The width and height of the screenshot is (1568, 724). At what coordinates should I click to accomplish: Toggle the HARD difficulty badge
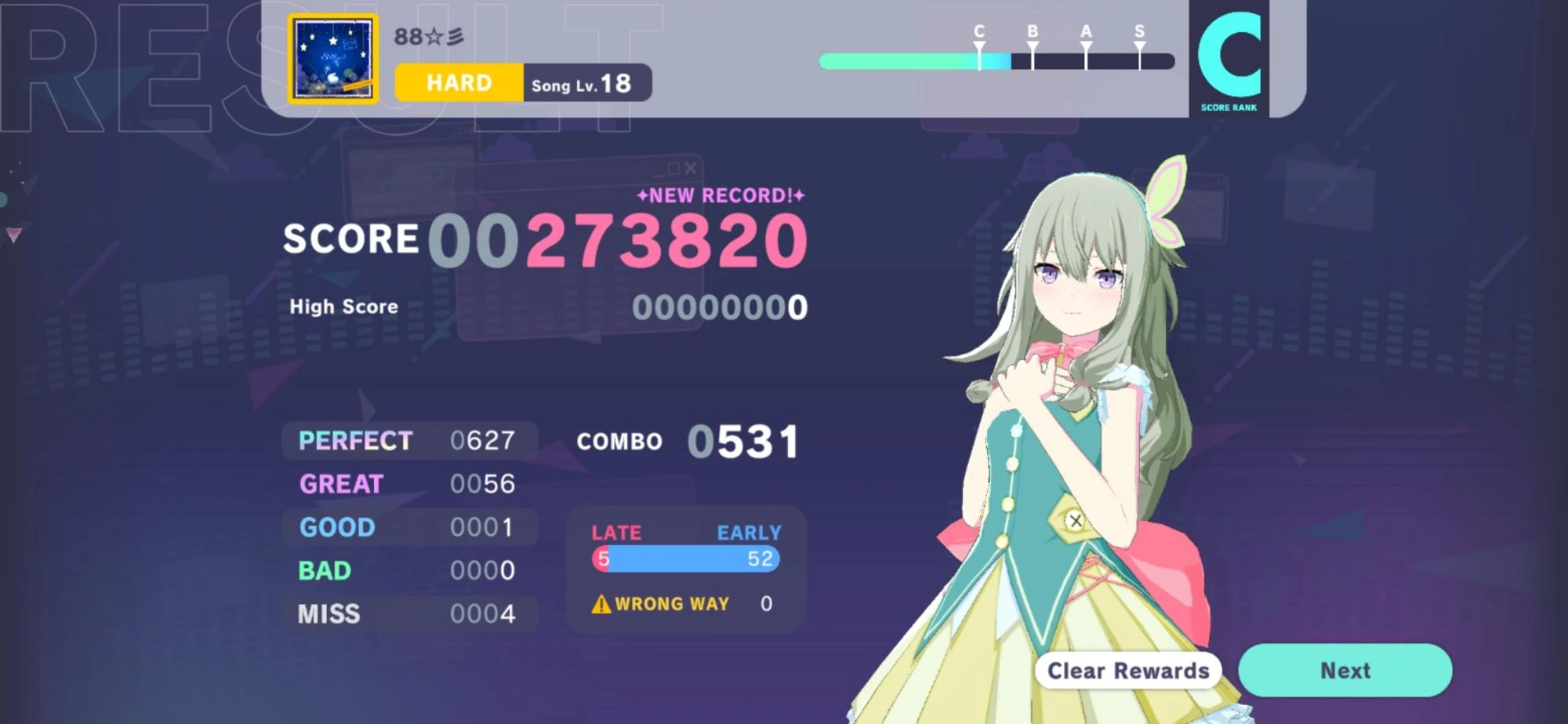[x=458, y=82]
